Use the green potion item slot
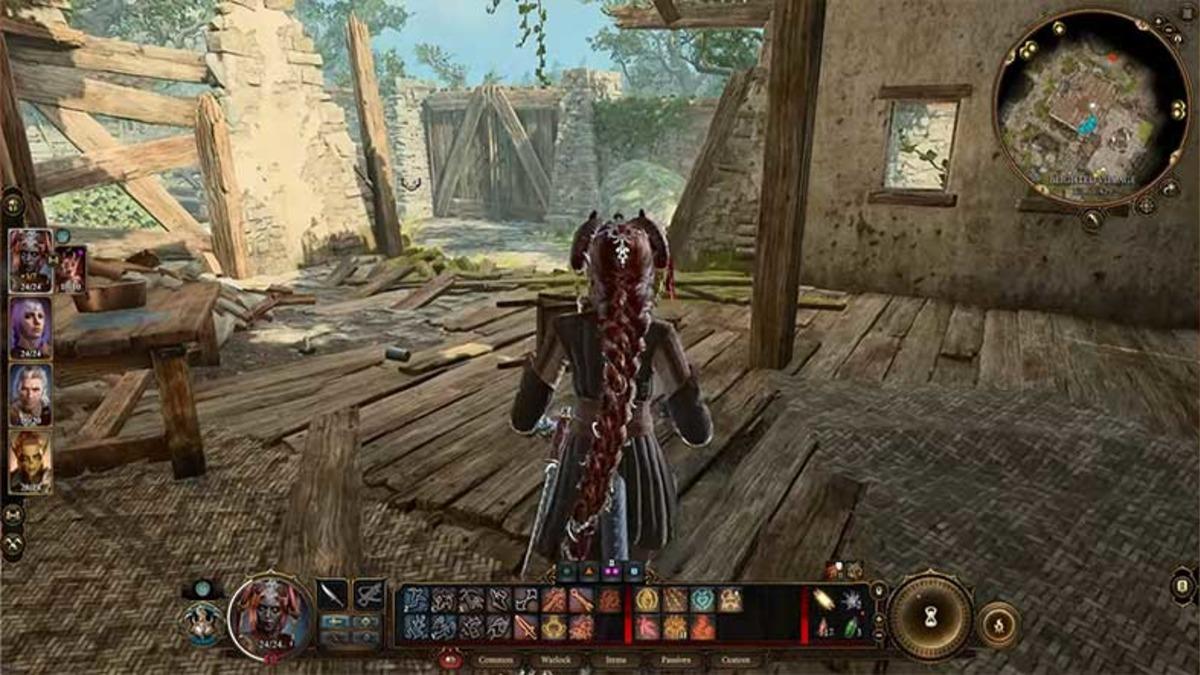 tap(851, 628)
